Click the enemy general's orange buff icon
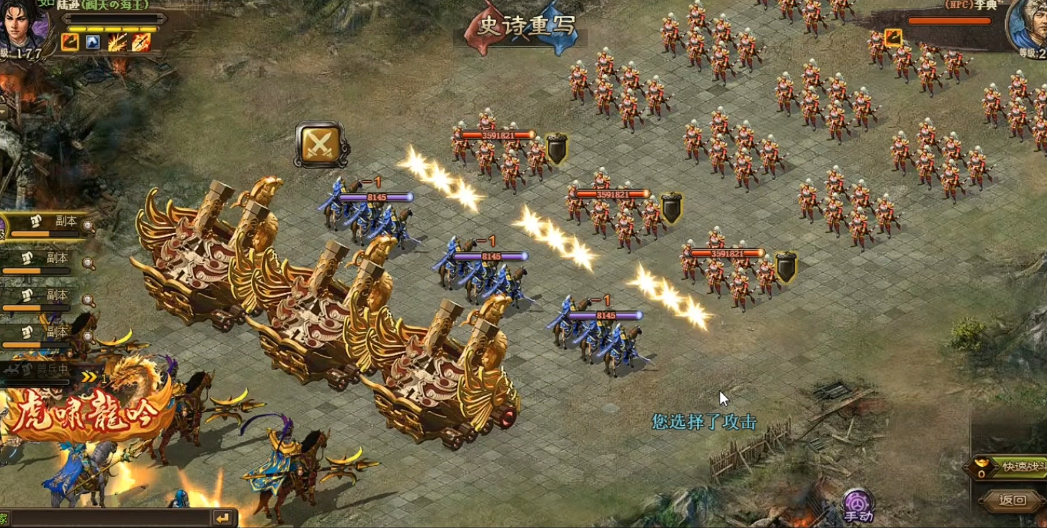1047x528 pixels. click(893, 39)
